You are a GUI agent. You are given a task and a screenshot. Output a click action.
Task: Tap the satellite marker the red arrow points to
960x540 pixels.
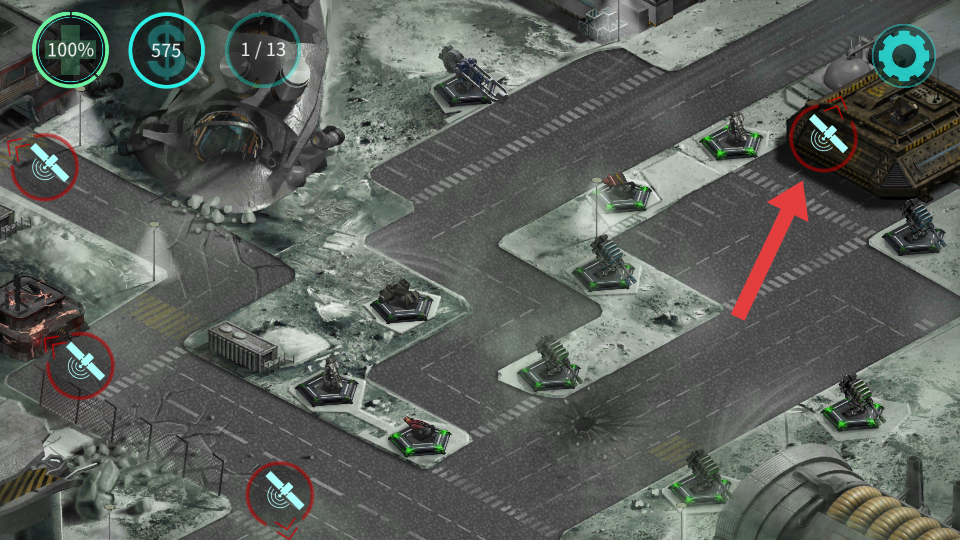pos(823,137)
